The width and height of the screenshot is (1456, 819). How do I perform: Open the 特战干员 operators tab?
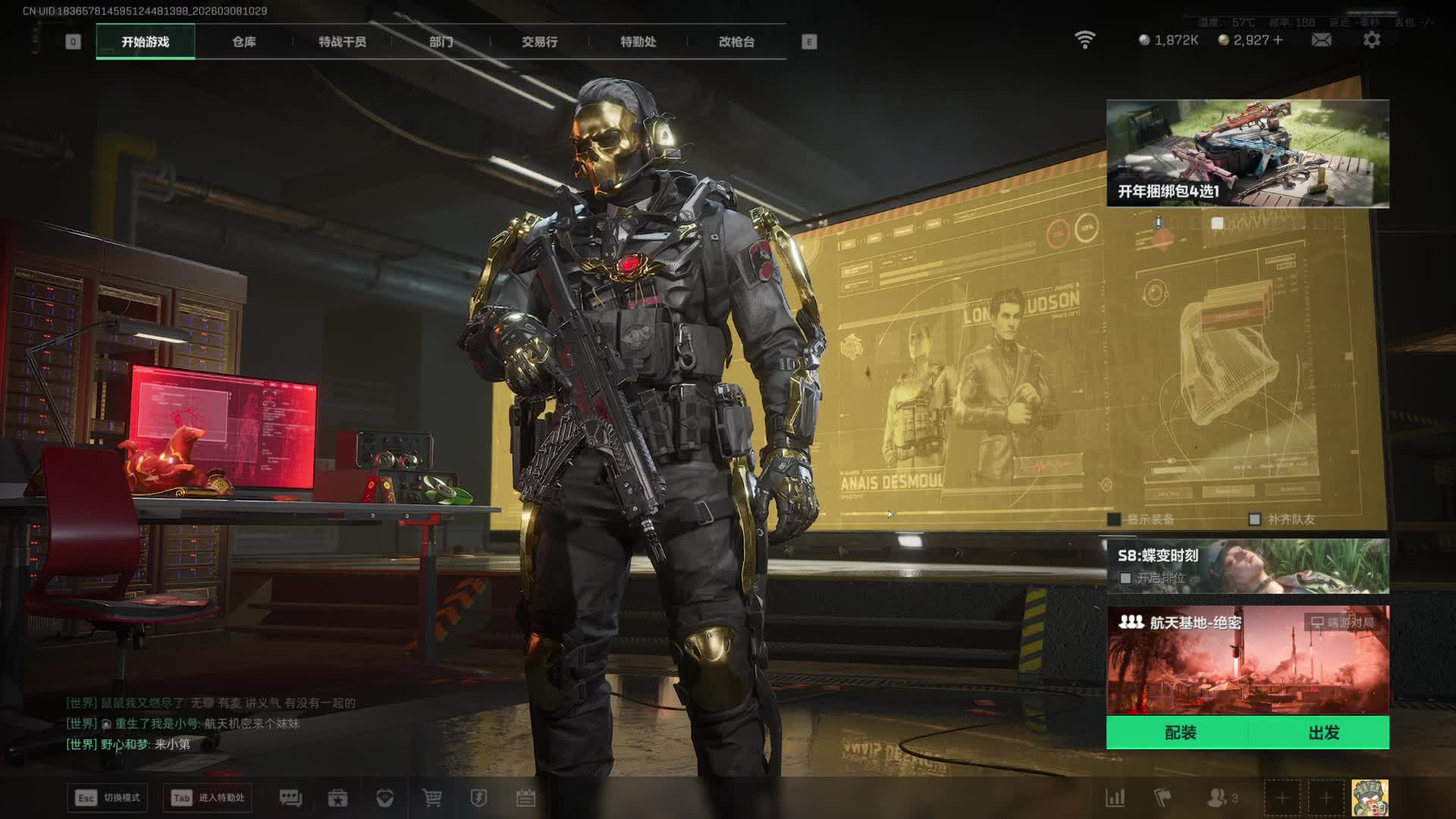click(x=342, y=42)
